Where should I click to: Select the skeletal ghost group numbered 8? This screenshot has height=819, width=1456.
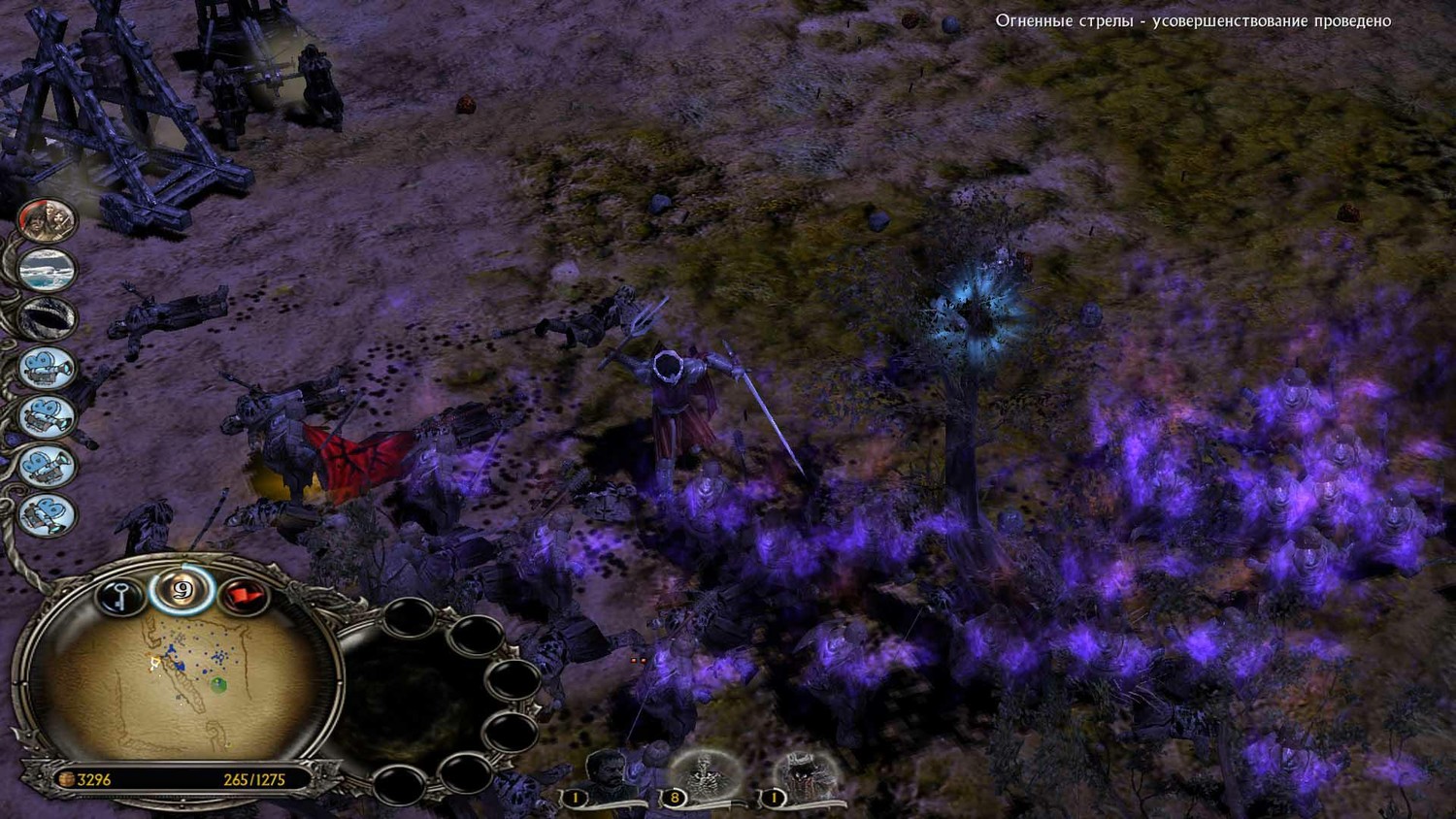point(704,775)
